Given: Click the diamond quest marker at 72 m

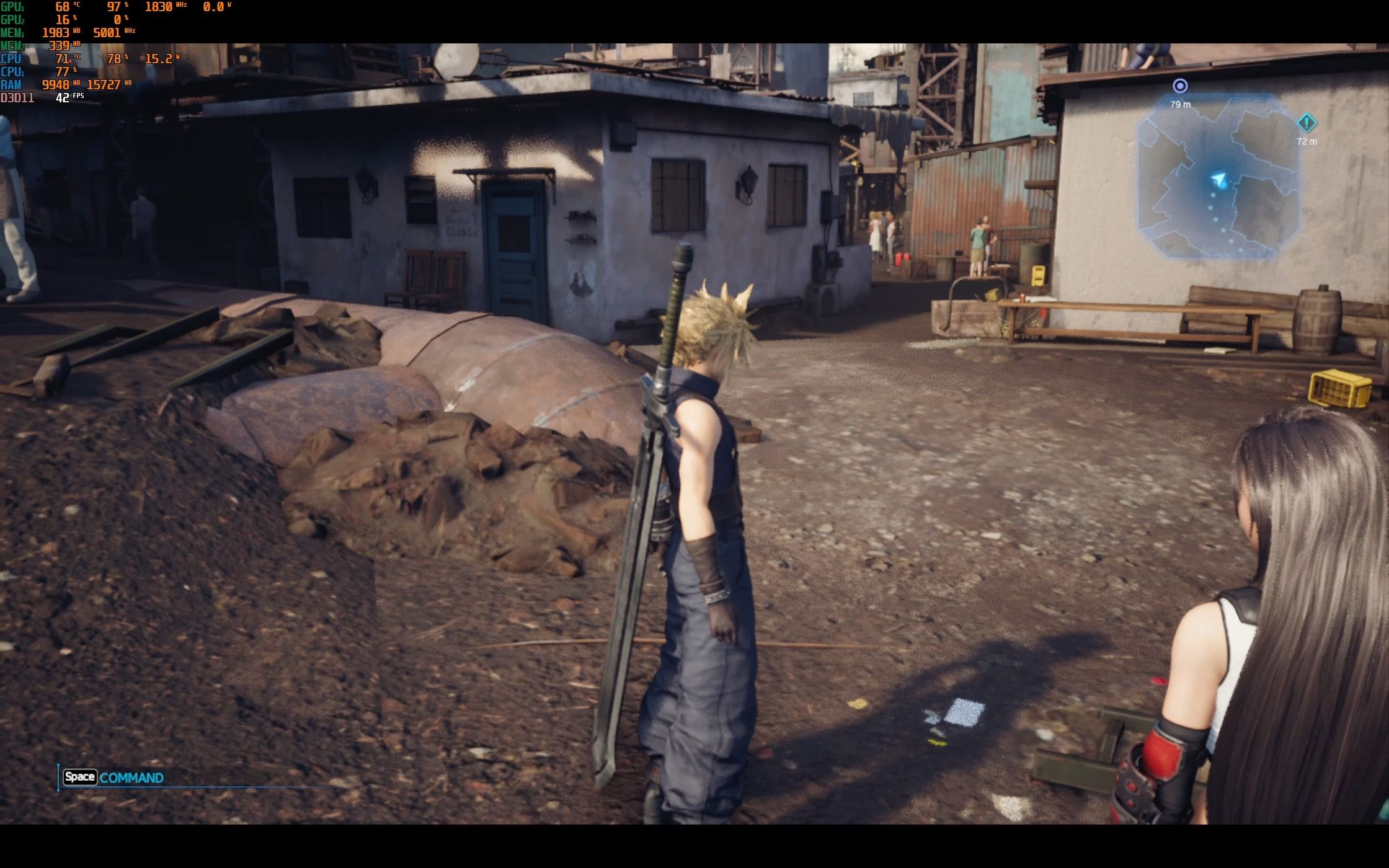Looking at the screenshot, I should (1307, 123).
